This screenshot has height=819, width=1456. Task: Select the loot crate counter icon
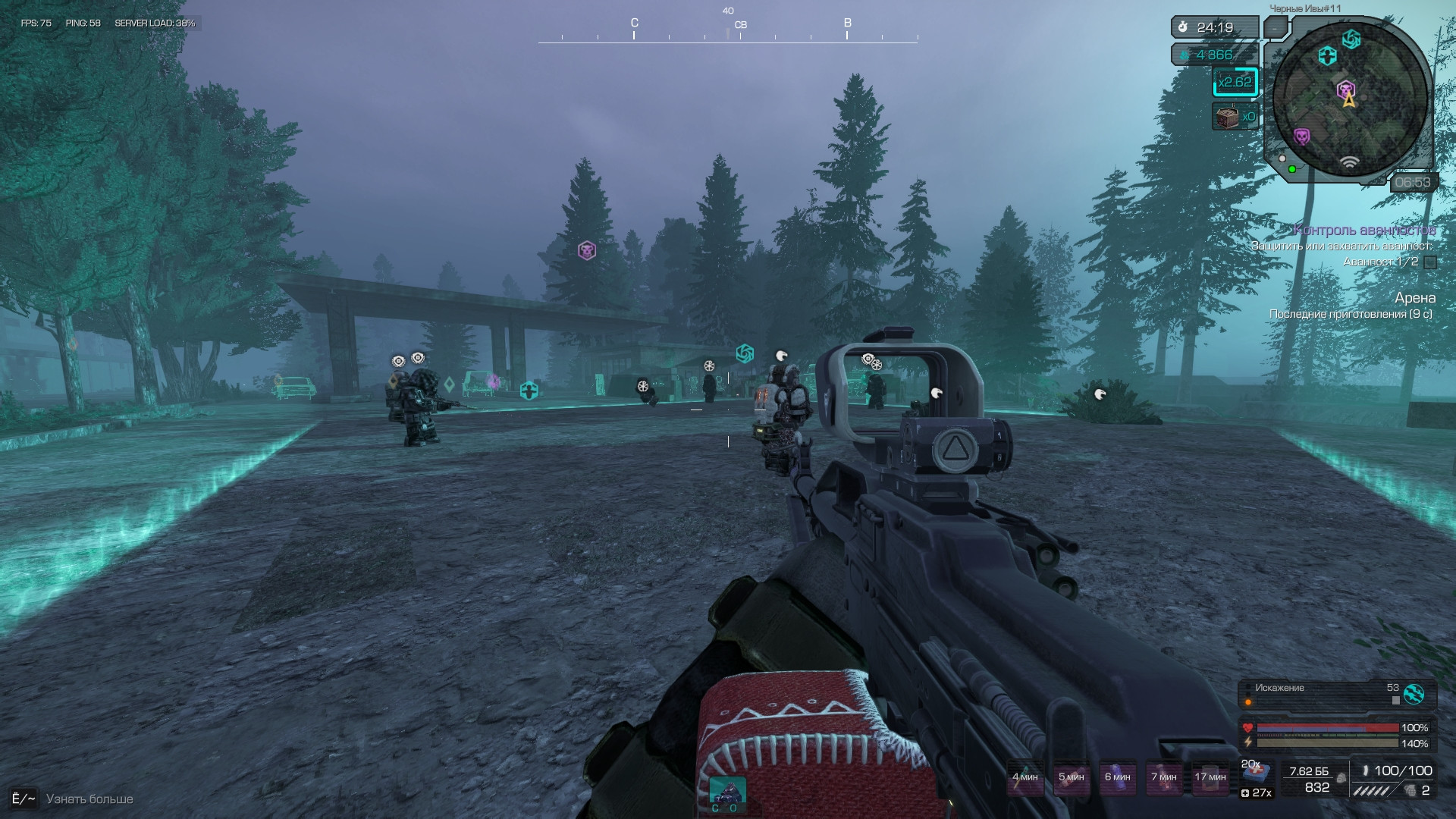coord(1227,117)
